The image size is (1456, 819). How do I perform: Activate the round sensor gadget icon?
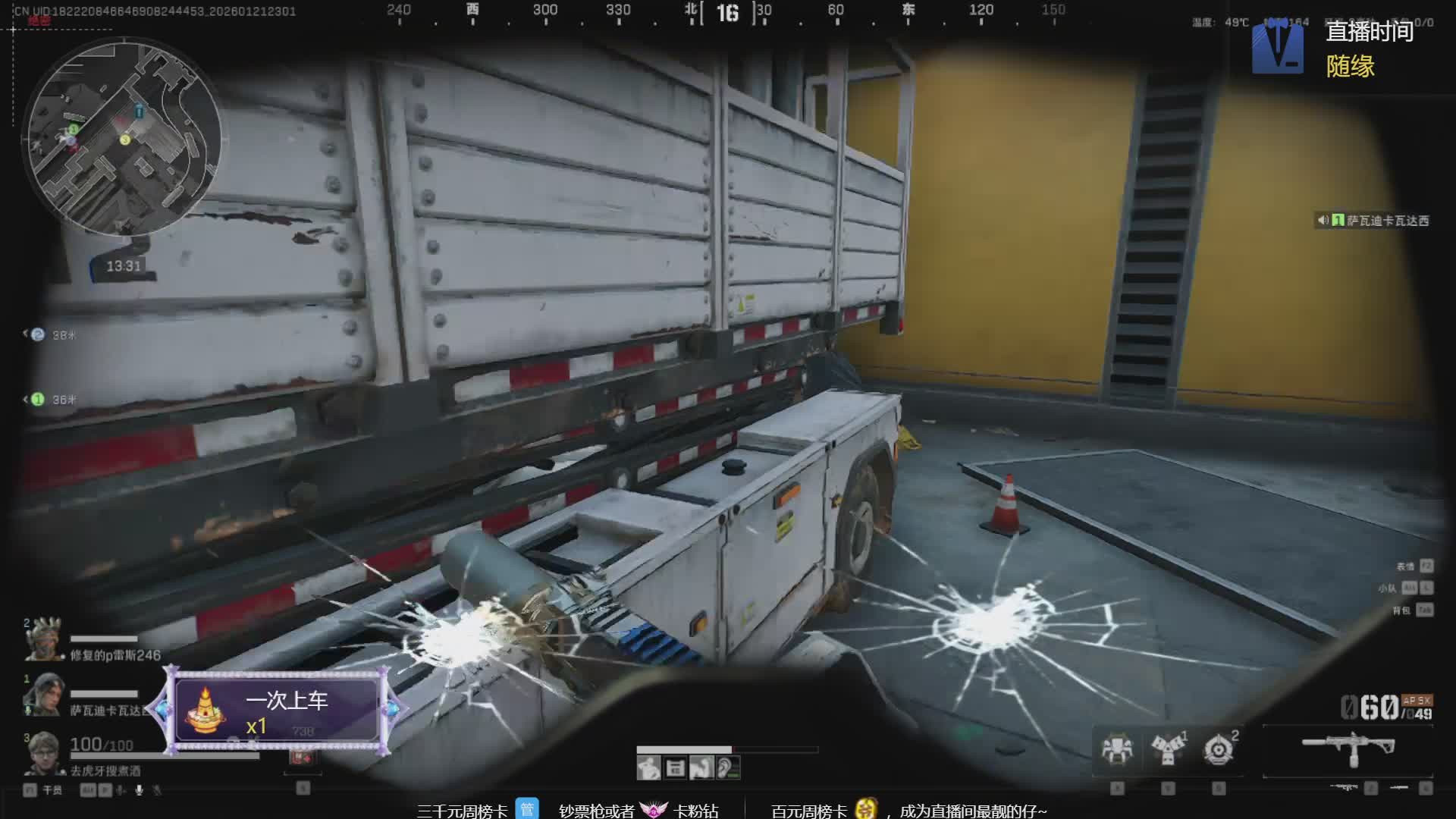click(x=1219, y=749)
